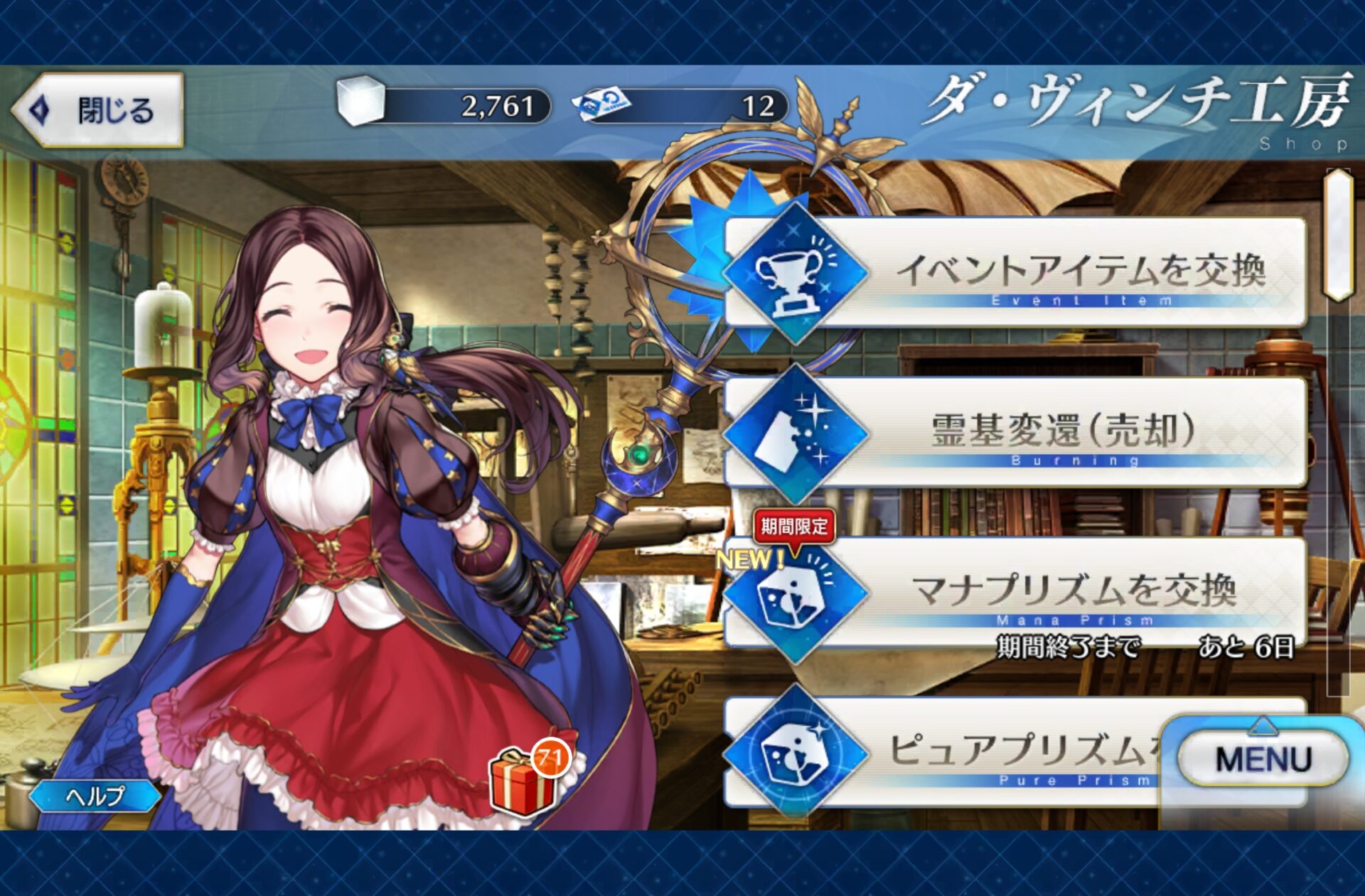1365x896 pixels.
Task: Open the MENU button
Action: 1263,759
